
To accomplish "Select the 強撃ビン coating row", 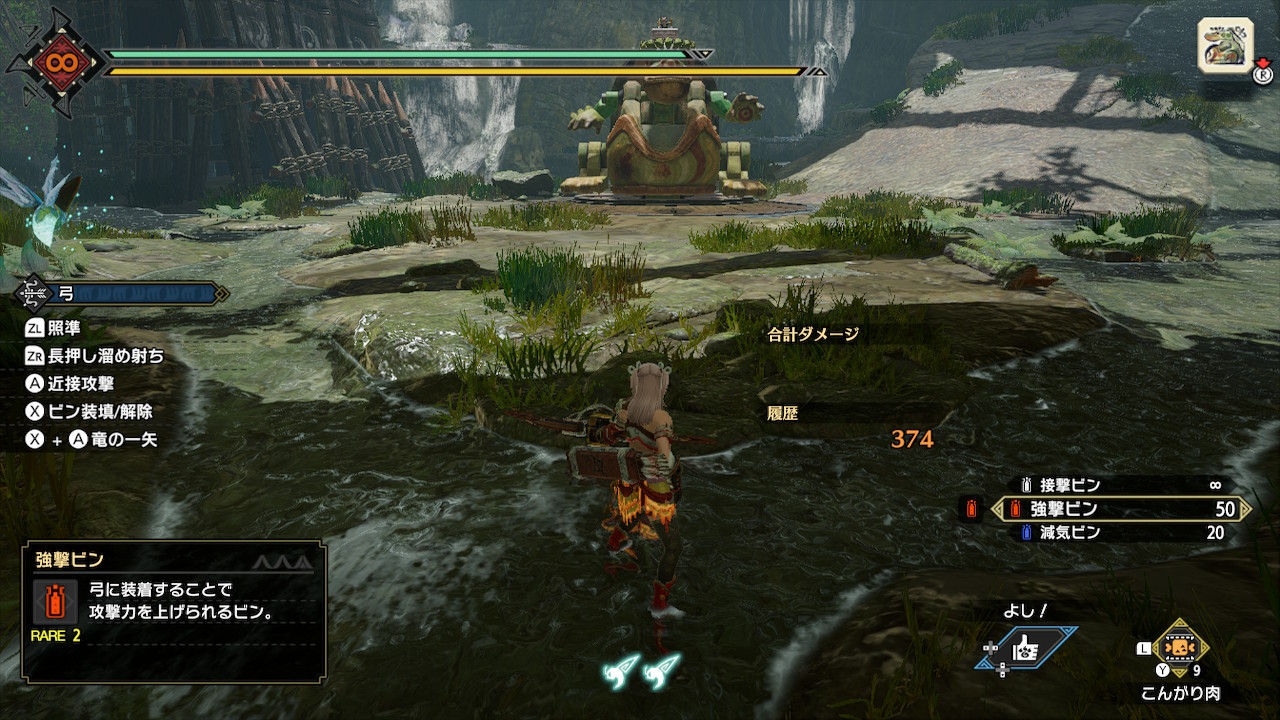I will pos(1120,509).
